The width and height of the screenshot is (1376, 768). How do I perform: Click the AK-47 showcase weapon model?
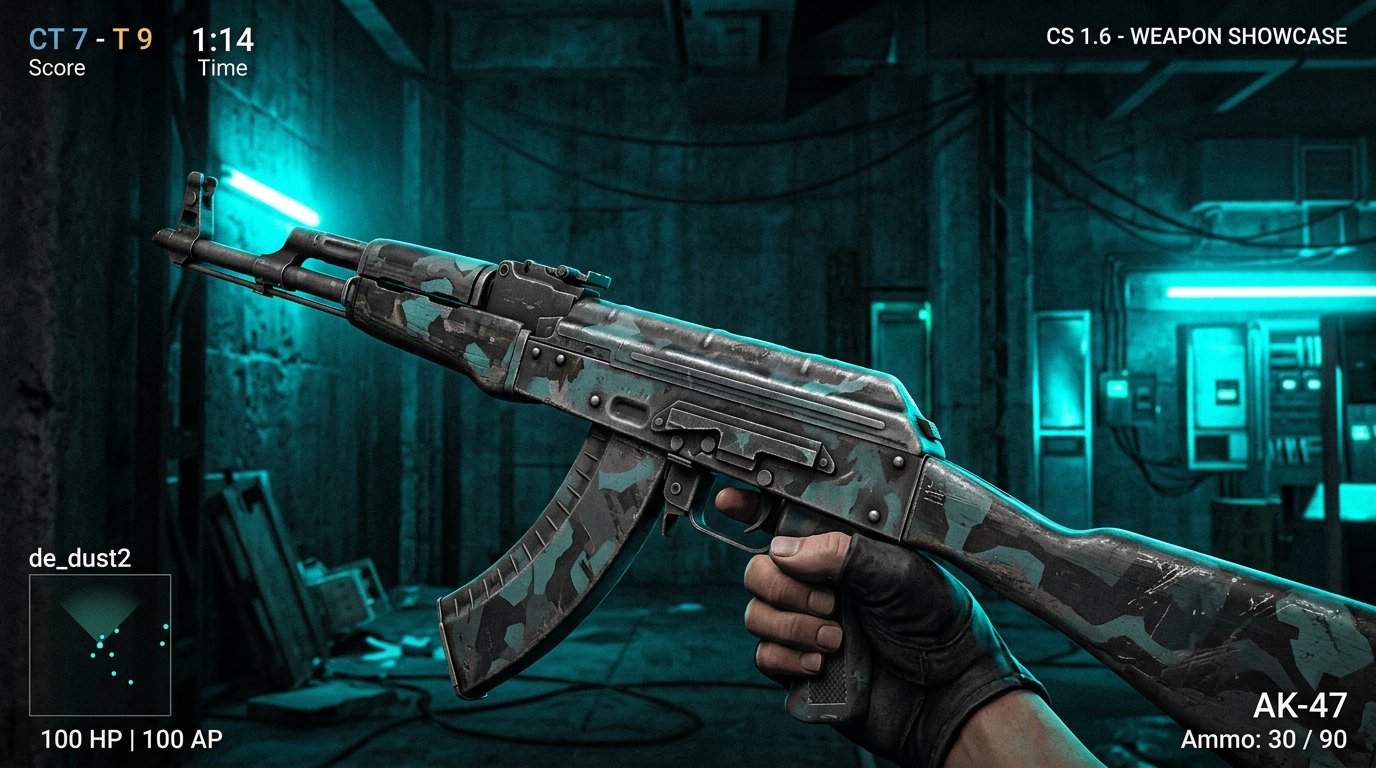click(700, 400)
